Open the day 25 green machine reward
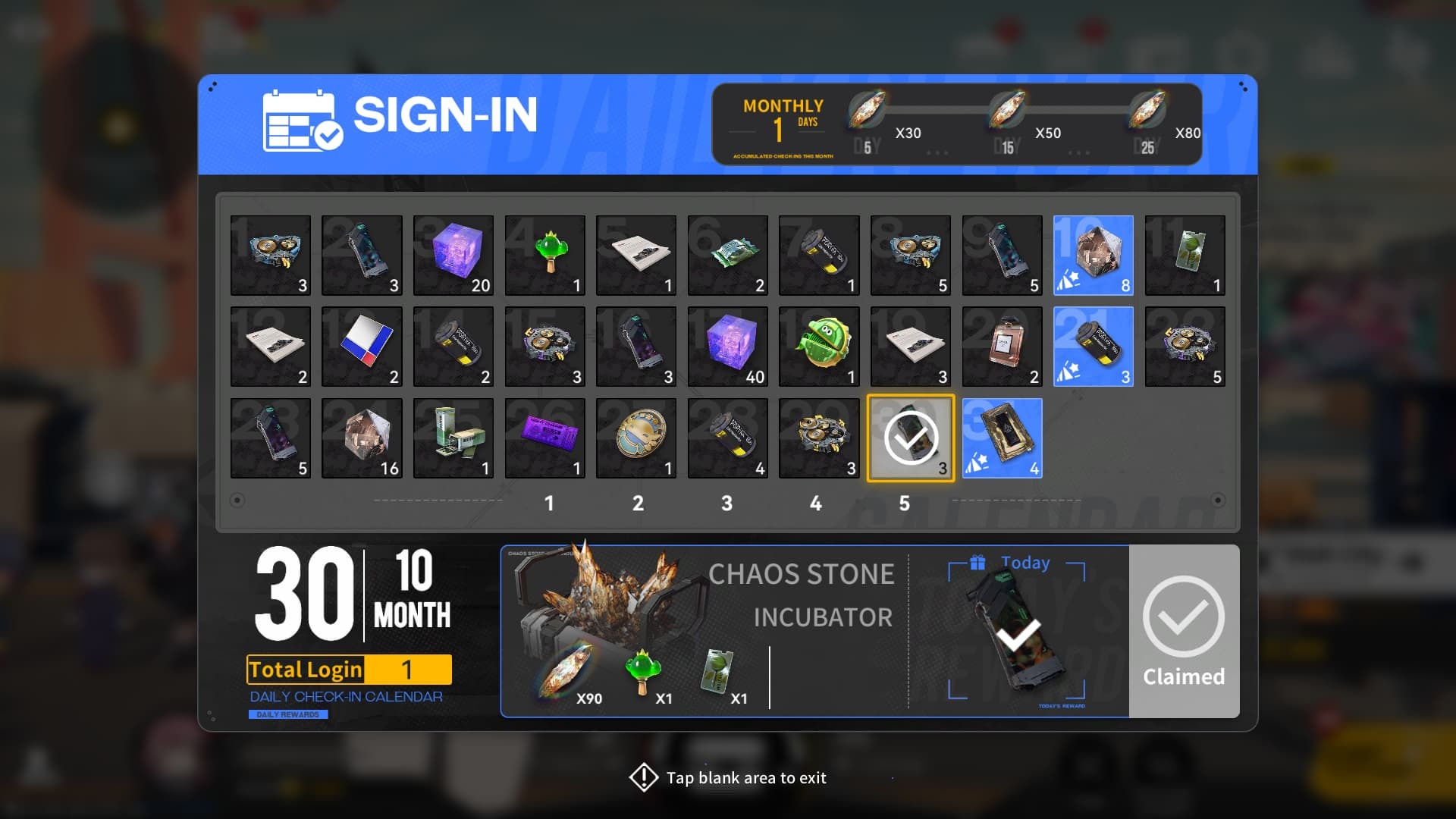Screen dimensions: 1456x819 (453, 438)
